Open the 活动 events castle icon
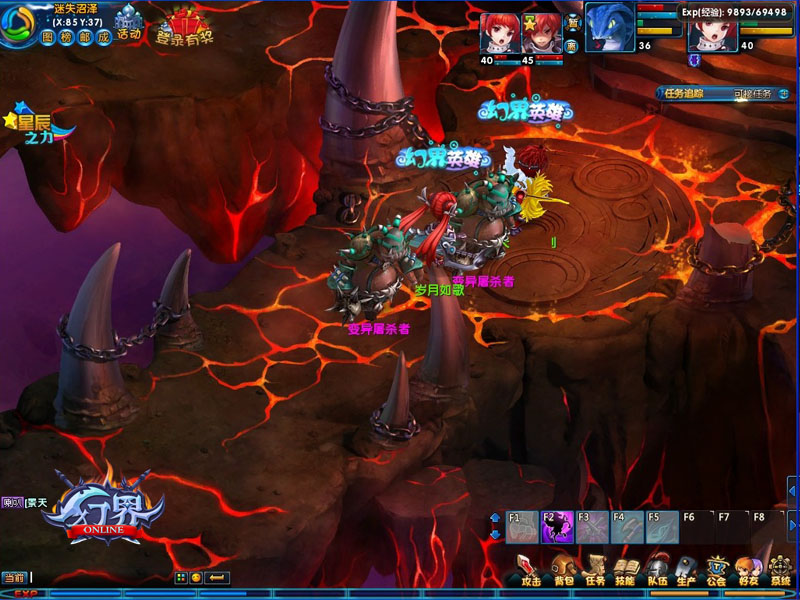The height and width of the screenshot is (600, 800). pos(129,24)
